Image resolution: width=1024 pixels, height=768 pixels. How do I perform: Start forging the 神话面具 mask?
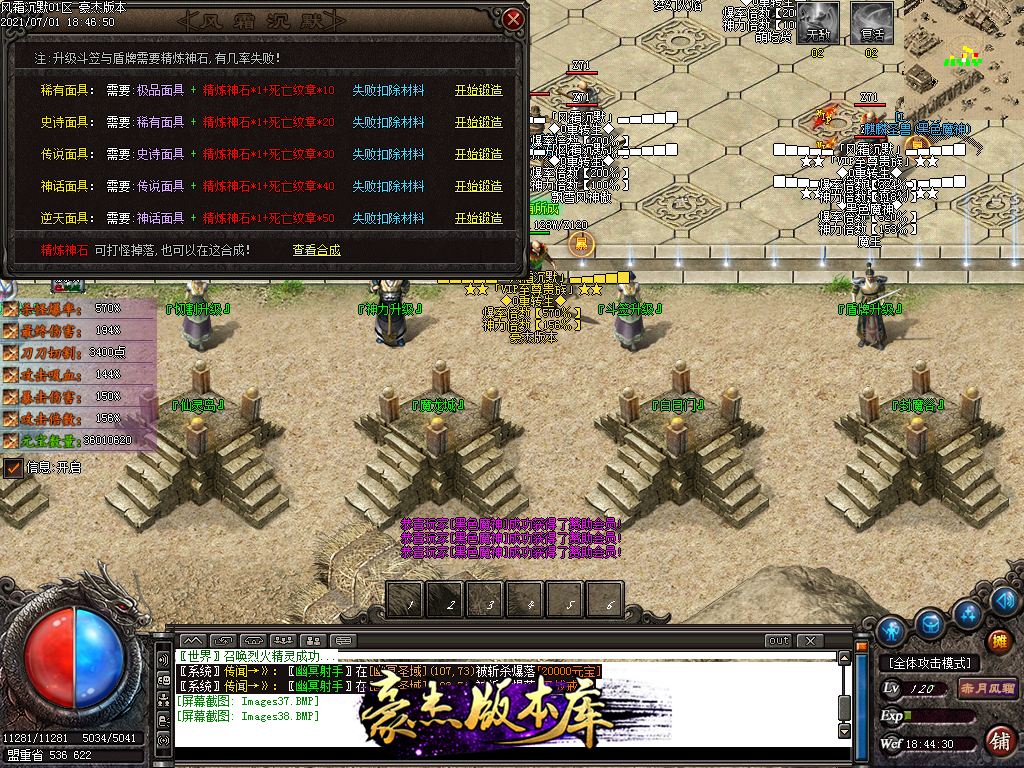pyautogui.click(x=478, y=186)
